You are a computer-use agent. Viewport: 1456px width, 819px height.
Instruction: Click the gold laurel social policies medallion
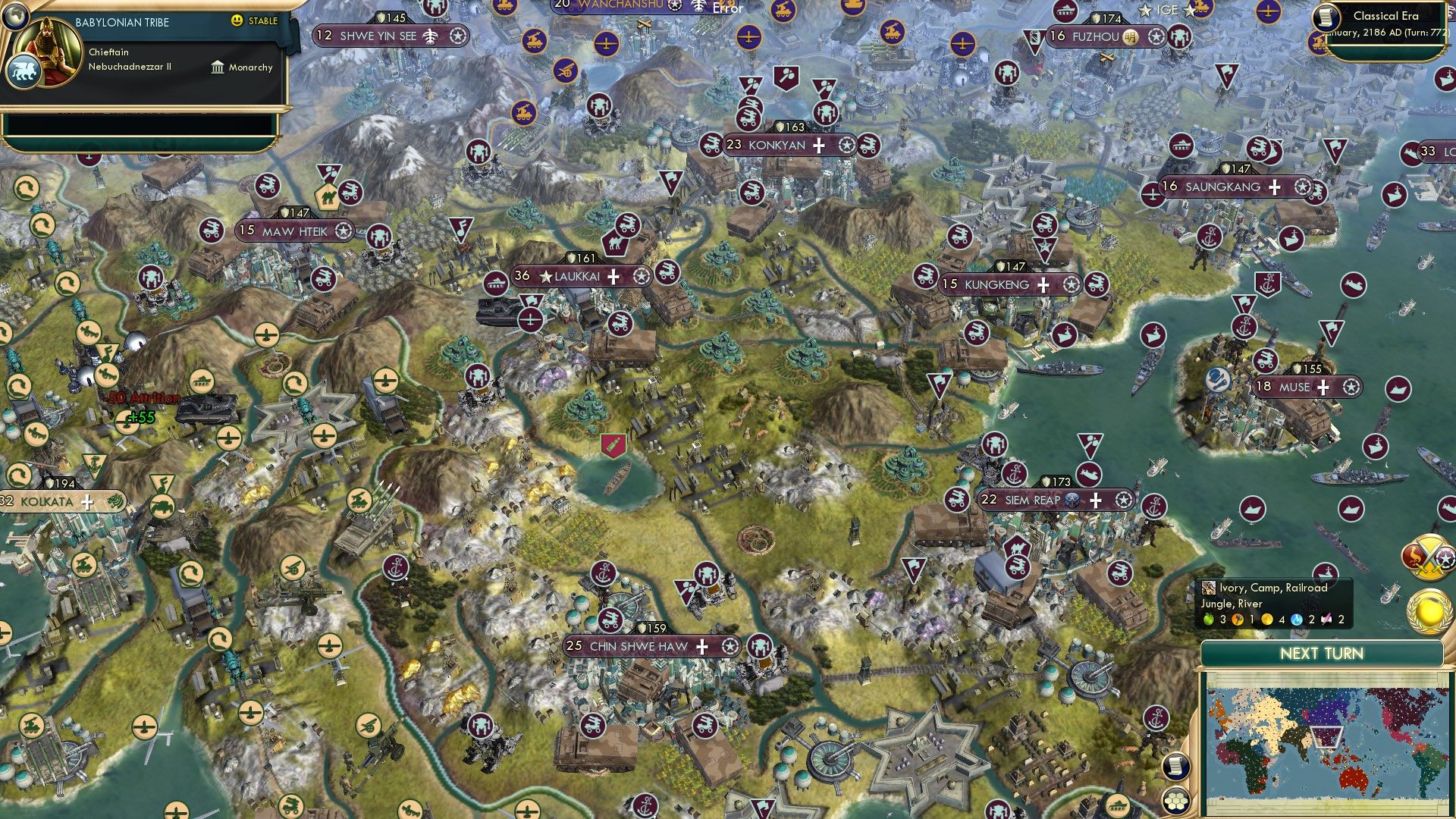pos(1429,613)
